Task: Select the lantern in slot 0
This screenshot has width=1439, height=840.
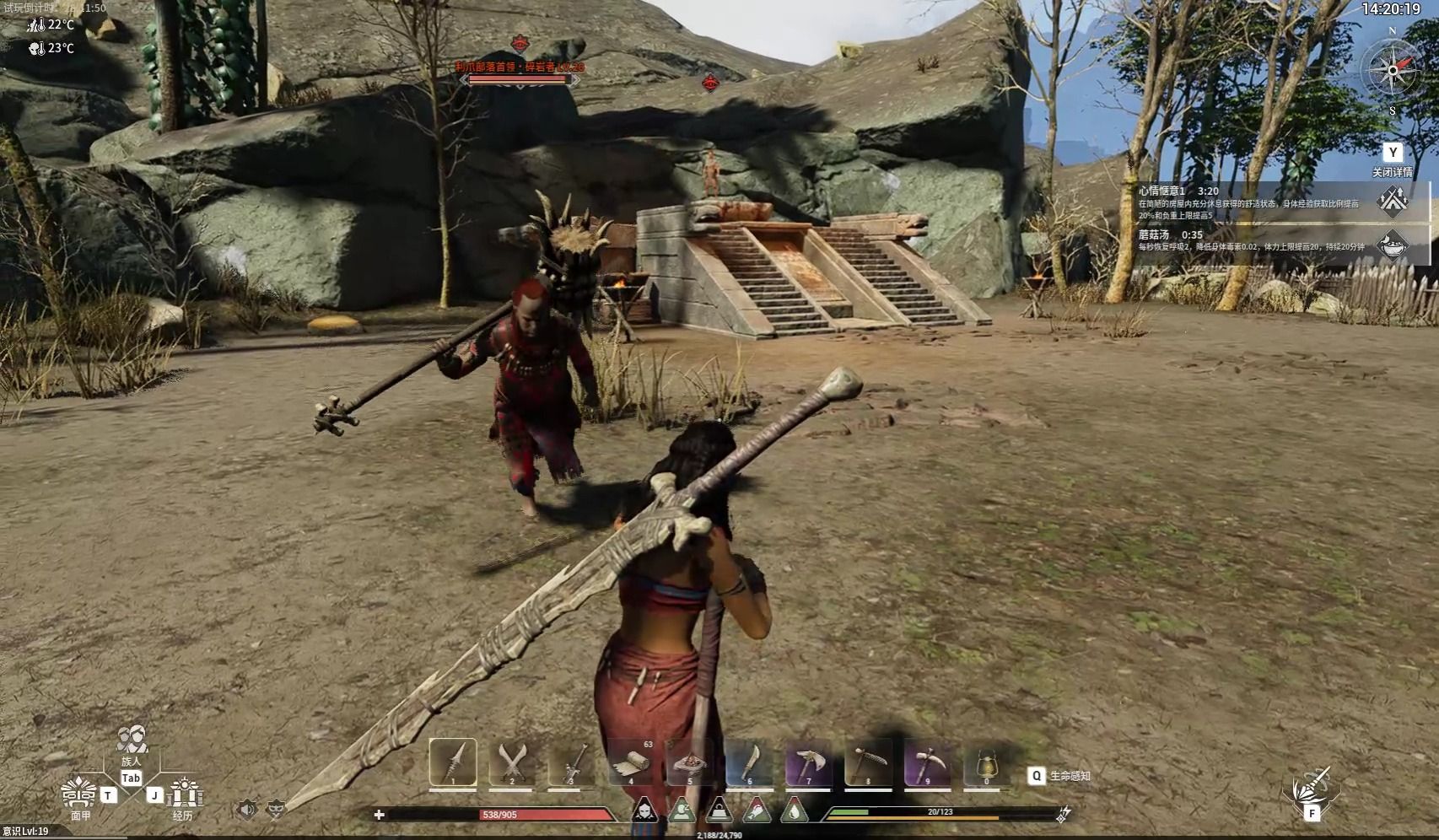Action: [x=986, y=764]
